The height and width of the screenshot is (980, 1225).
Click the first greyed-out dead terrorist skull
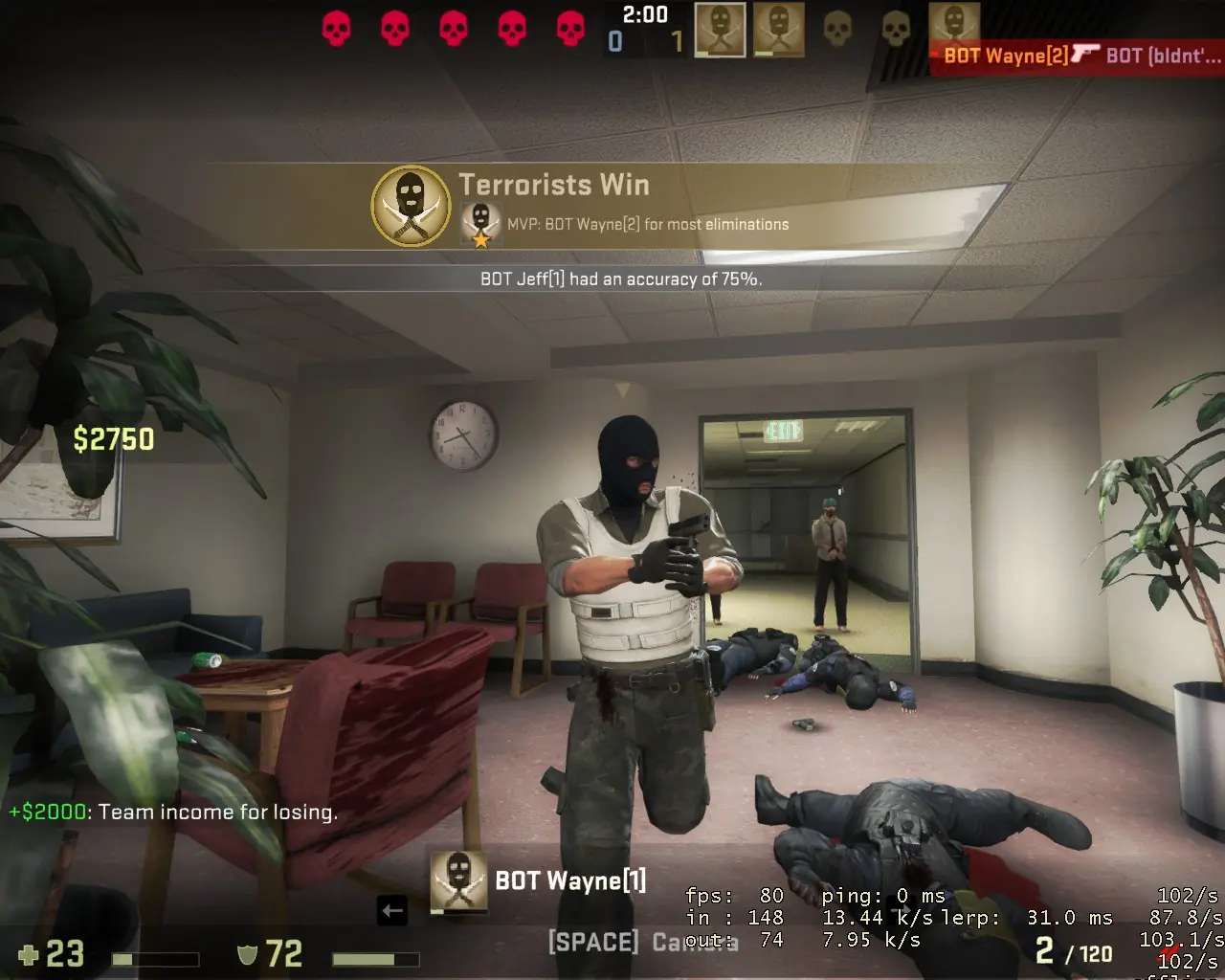[x=838, y=30]
